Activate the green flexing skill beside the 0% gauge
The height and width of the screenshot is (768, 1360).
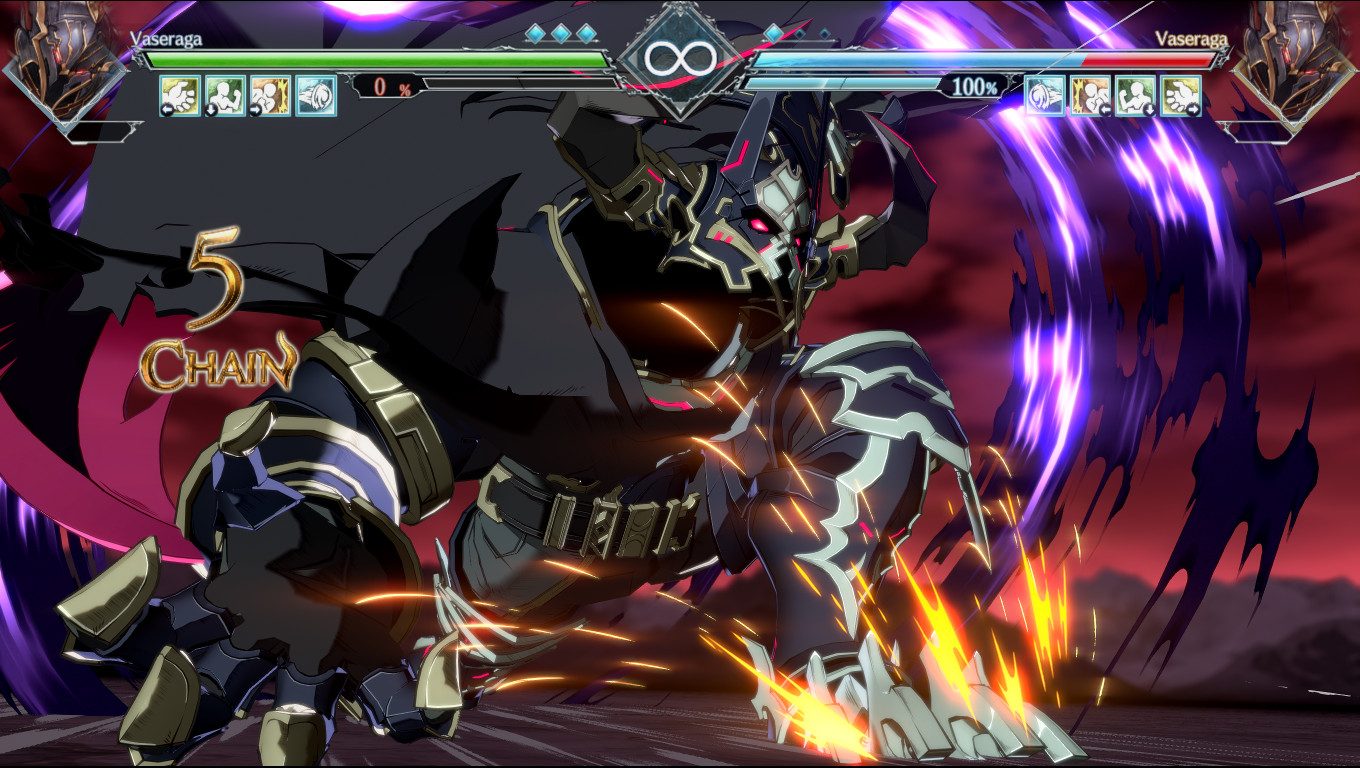[225, 96]
